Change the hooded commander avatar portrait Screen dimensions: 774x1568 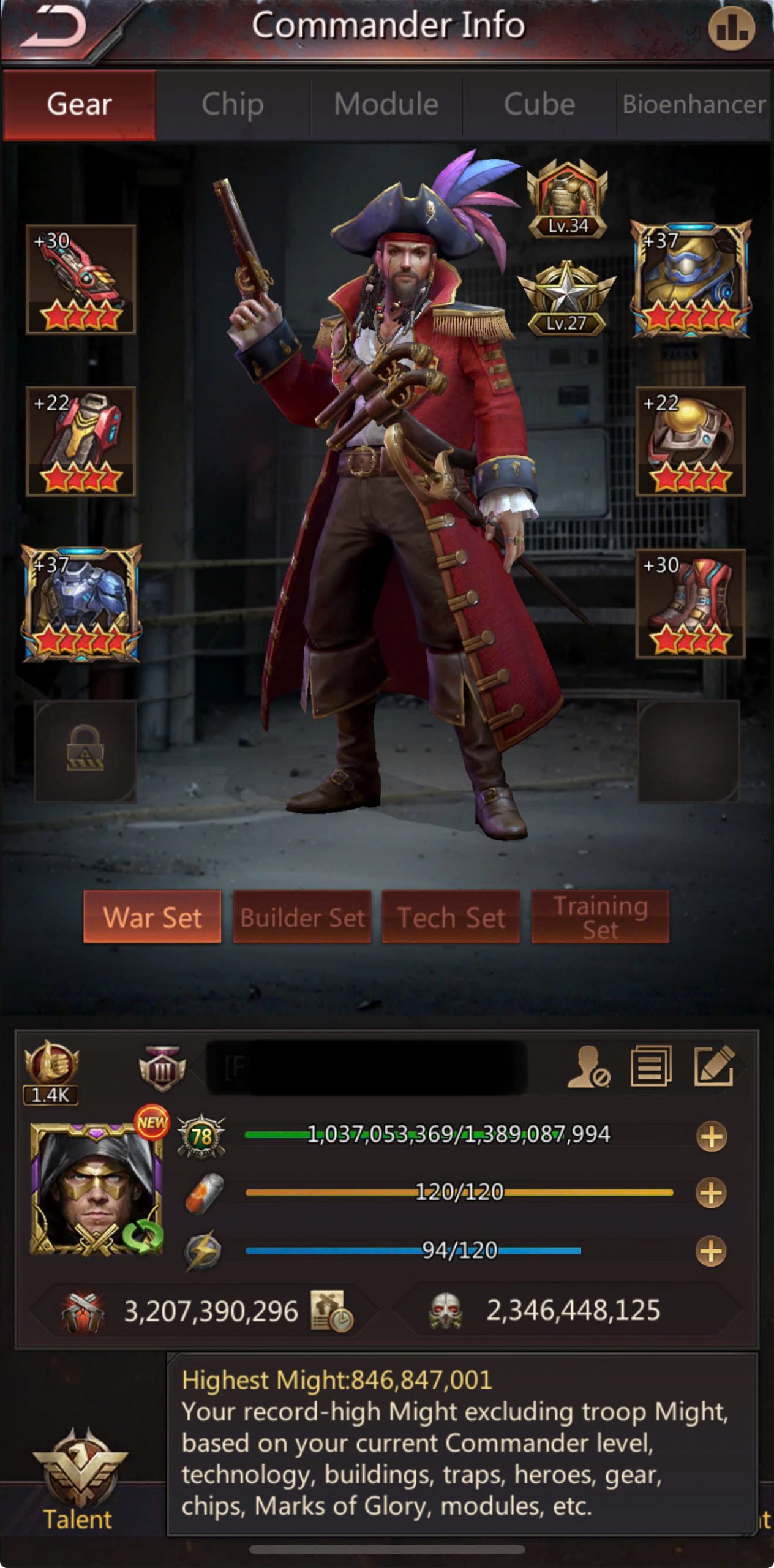click(96, 1188)
